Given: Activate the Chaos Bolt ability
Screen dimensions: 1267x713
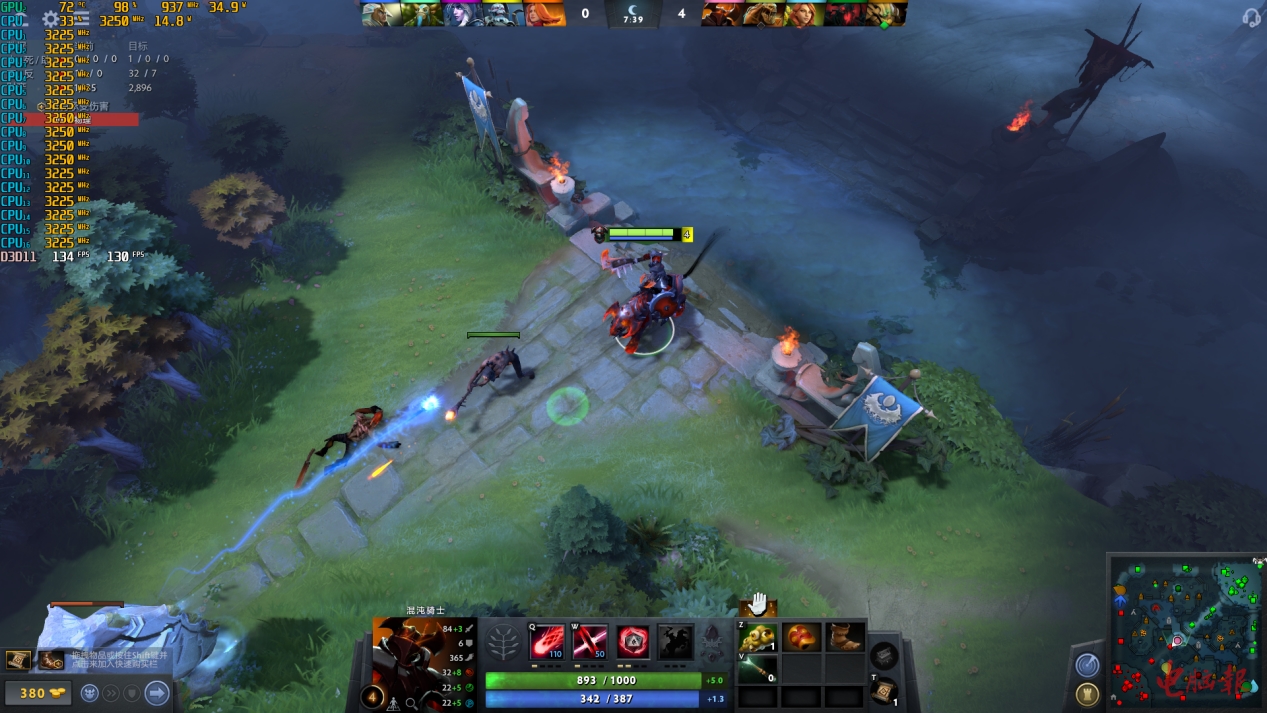Looking at the screenshot, I should pos(547,640).
